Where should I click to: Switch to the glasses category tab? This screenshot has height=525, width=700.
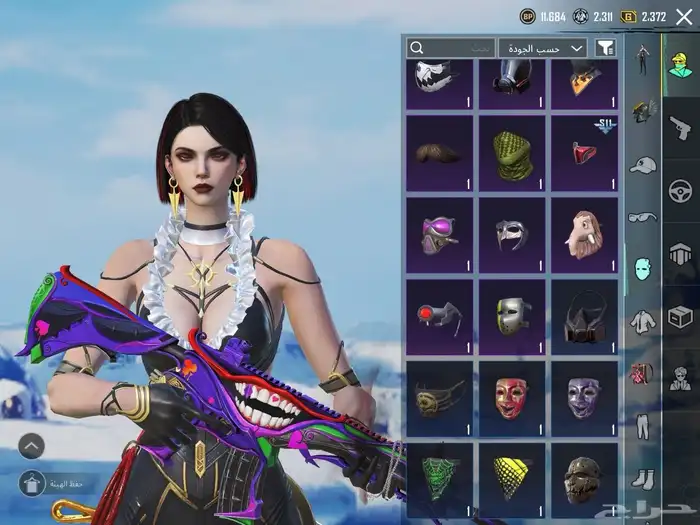tap(643, 216)
